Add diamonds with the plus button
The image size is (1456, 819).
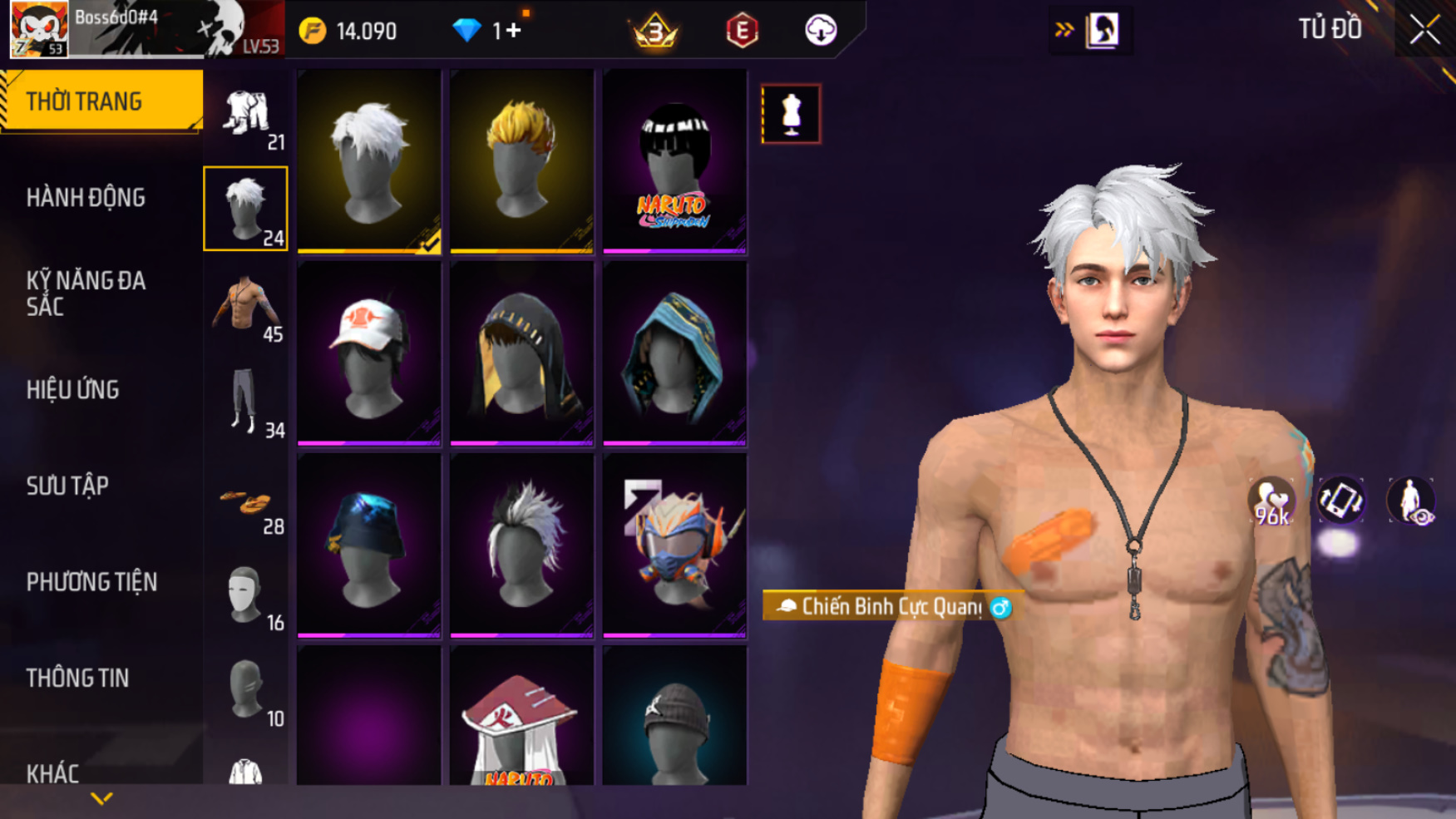pos(513,31)
